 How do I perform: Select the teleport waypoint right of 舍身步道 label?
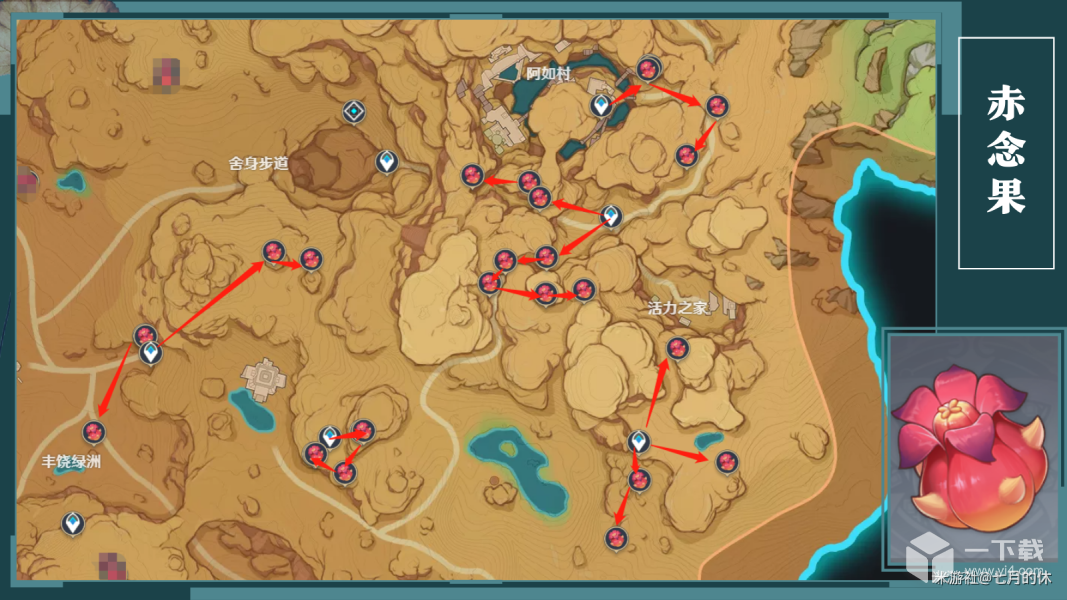coord(387,161)
